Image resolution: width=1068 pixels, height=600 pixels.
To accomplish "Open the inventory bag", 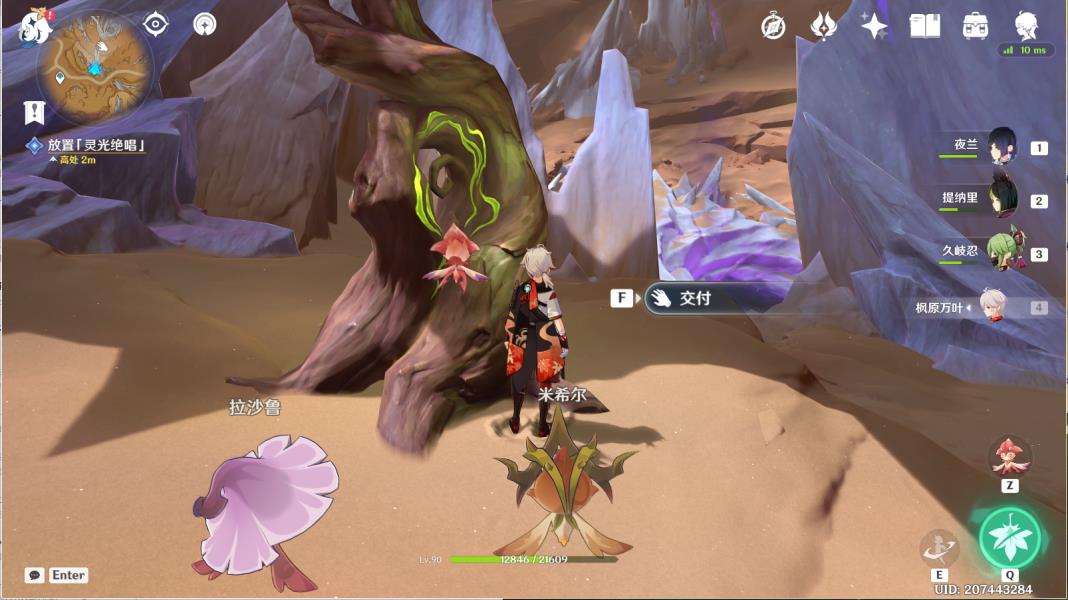I will tap(976, 27).
